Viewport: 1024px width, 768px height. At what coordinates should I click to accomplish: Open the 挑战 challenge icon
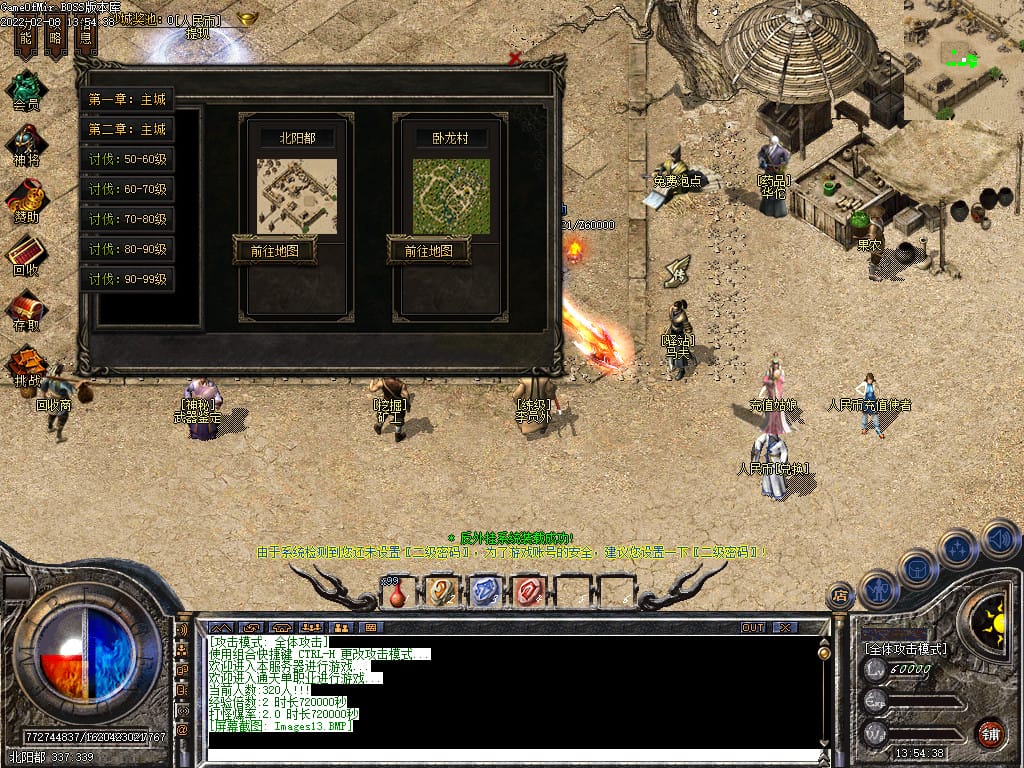[x=26, y=364]
